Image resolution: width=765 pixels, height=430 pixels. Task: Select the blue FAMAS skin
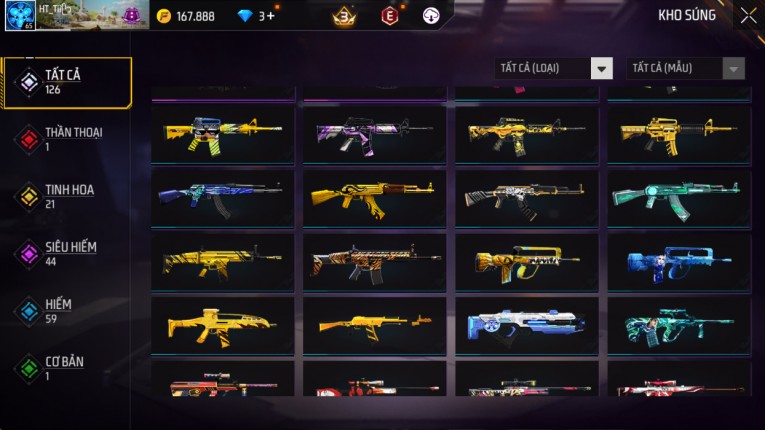pos(678,262)
